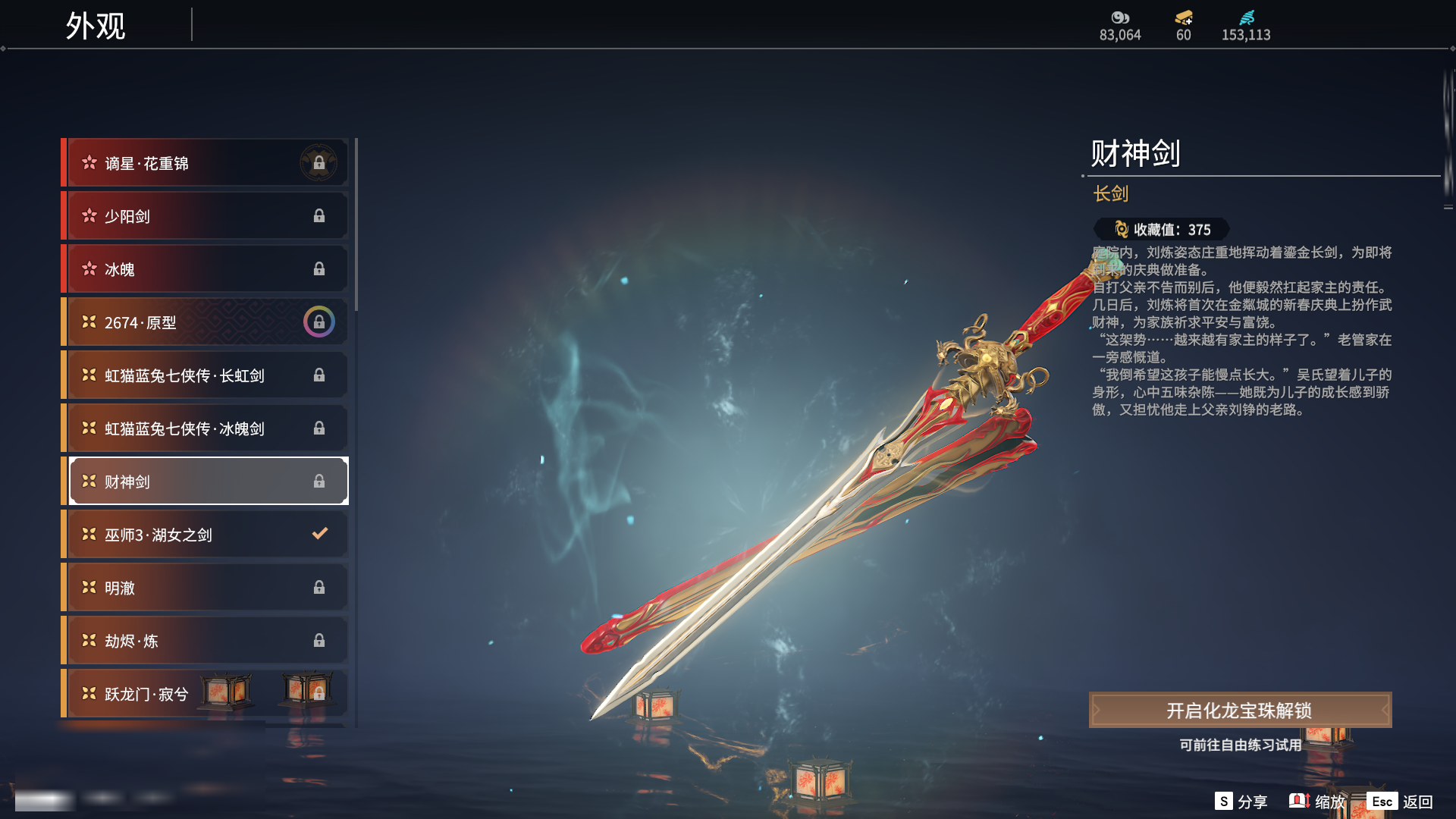Unlock via 开启化龙宝珠解锁 button
The image size is (1456, 819).
pos(1240,711)
